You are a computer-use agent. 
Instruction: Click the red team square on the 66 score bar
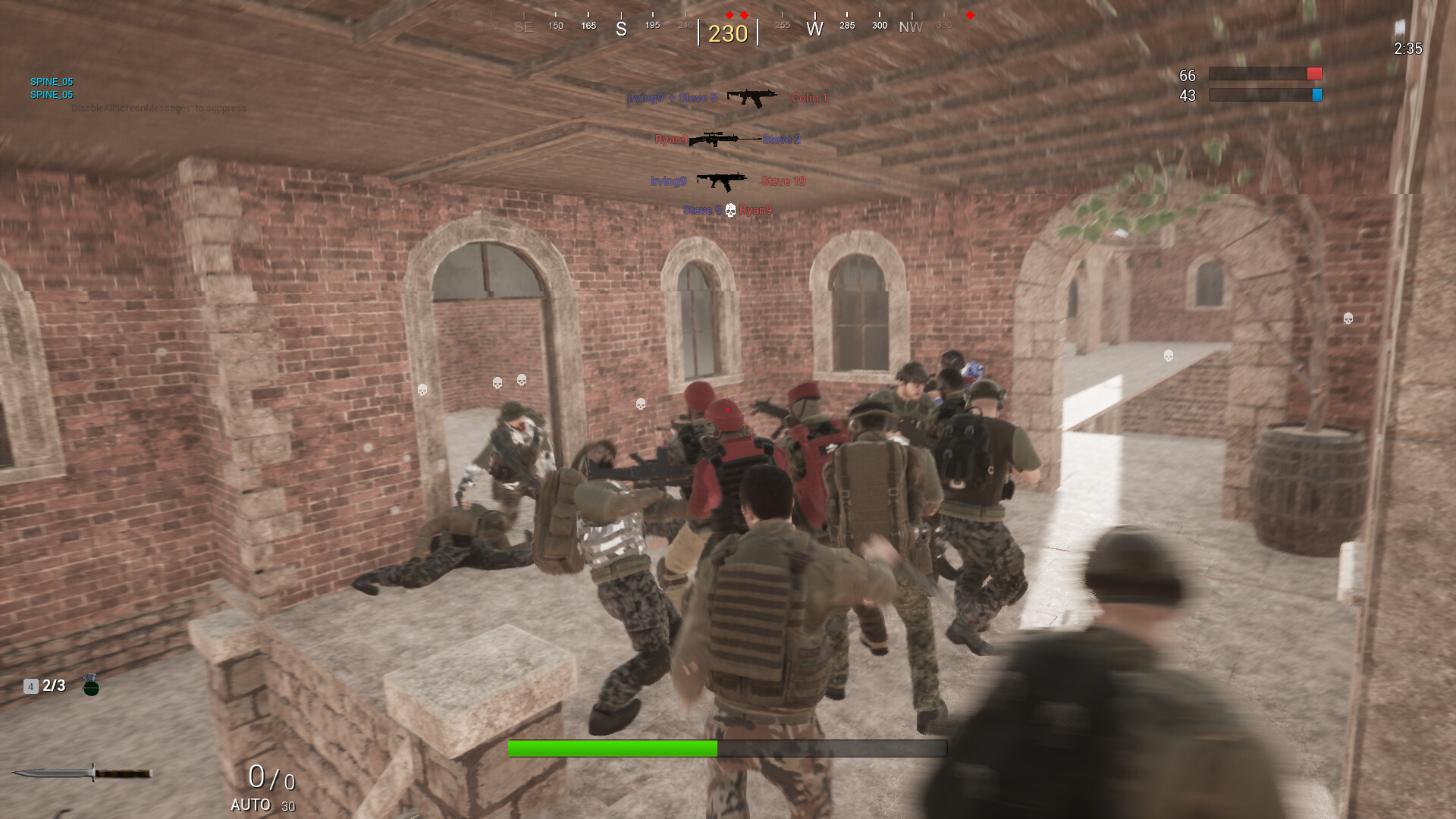pos(1314,73)
